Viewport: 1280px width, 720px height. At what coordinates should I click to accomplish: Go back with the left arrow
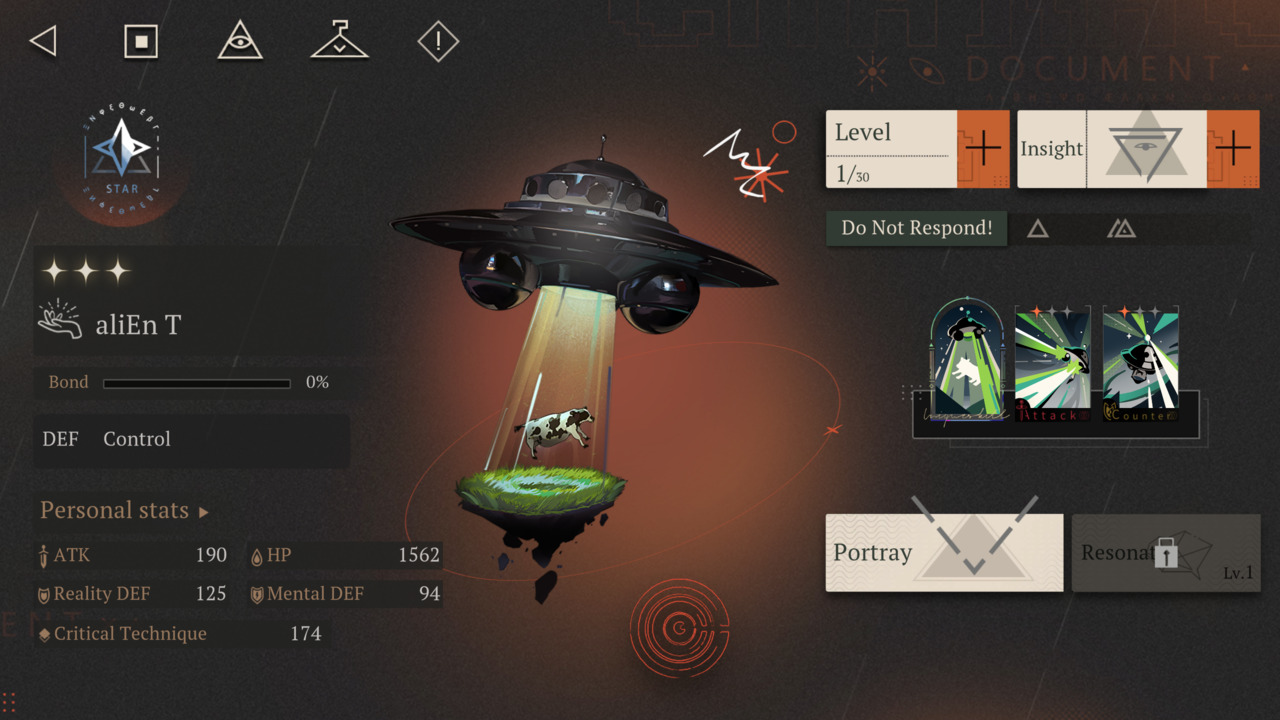coord(43,42)
